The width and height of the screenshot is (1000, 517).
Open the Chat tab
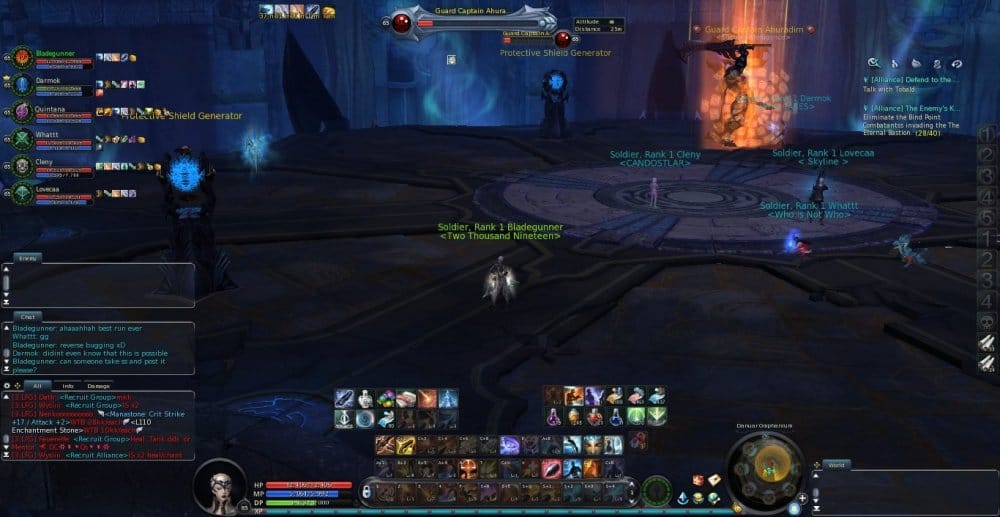tap(26, 316)
